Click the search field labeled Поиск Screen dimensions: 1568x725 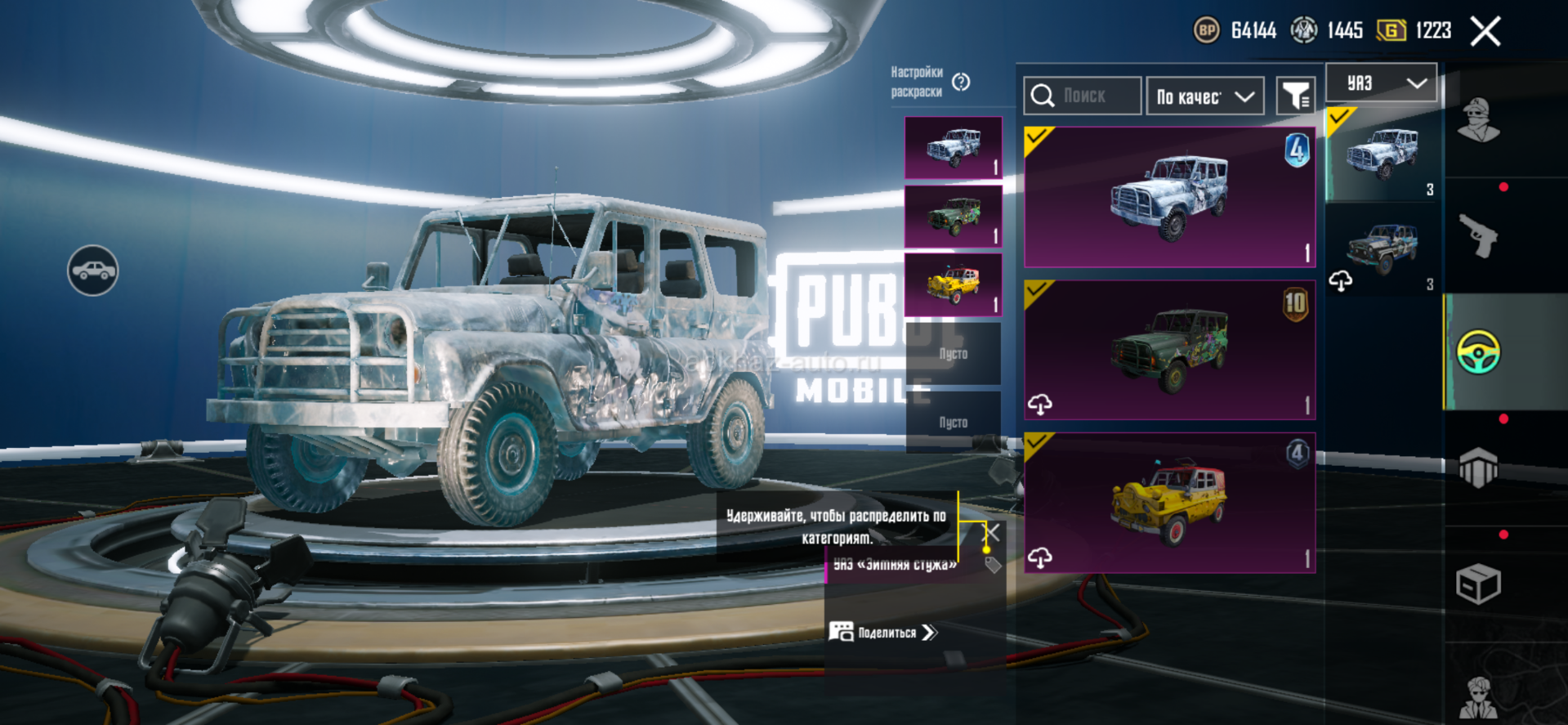(1083, 96)
